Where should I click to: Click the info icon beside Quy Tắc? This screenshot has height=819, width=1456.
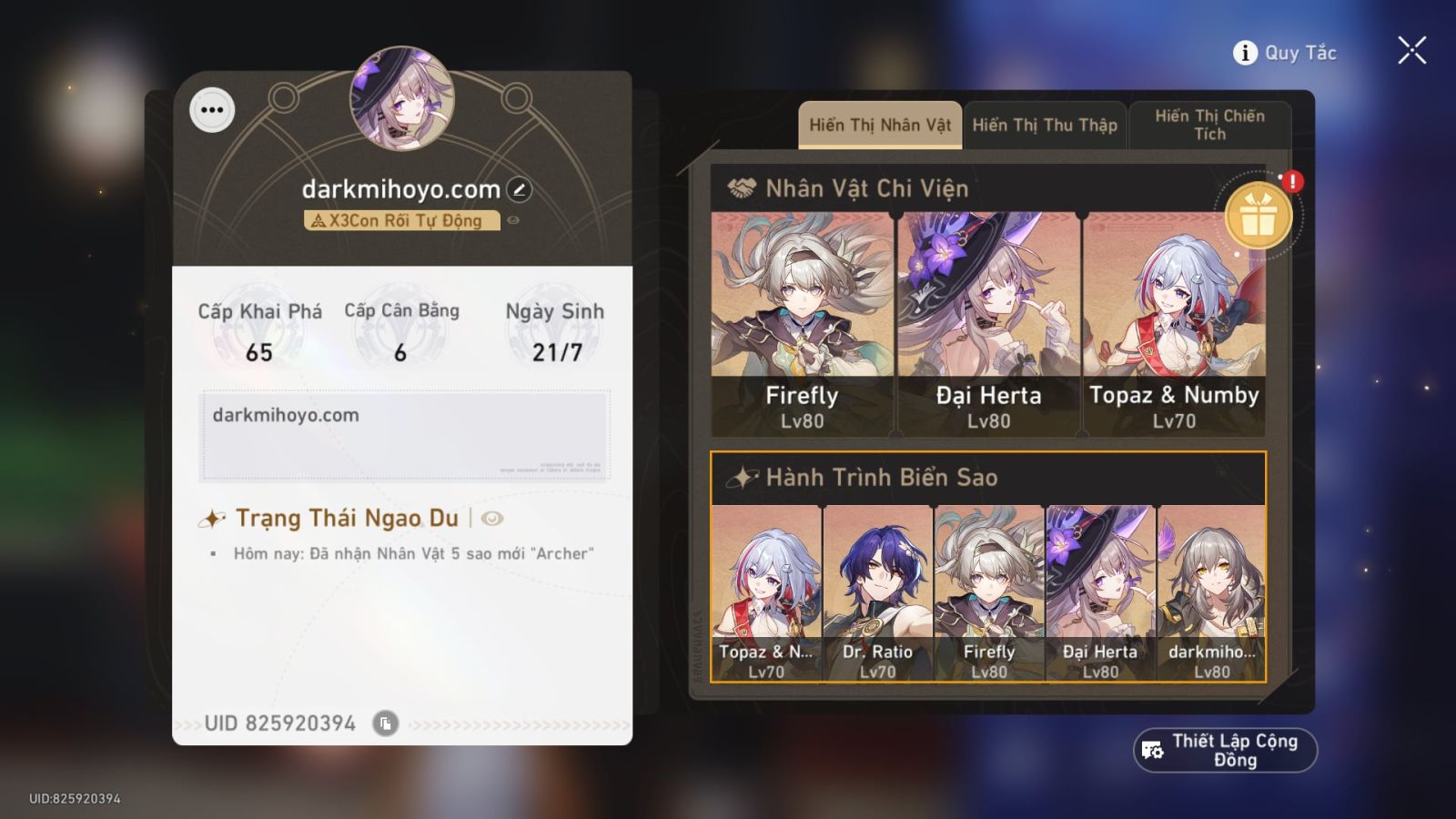(1243, 52)
